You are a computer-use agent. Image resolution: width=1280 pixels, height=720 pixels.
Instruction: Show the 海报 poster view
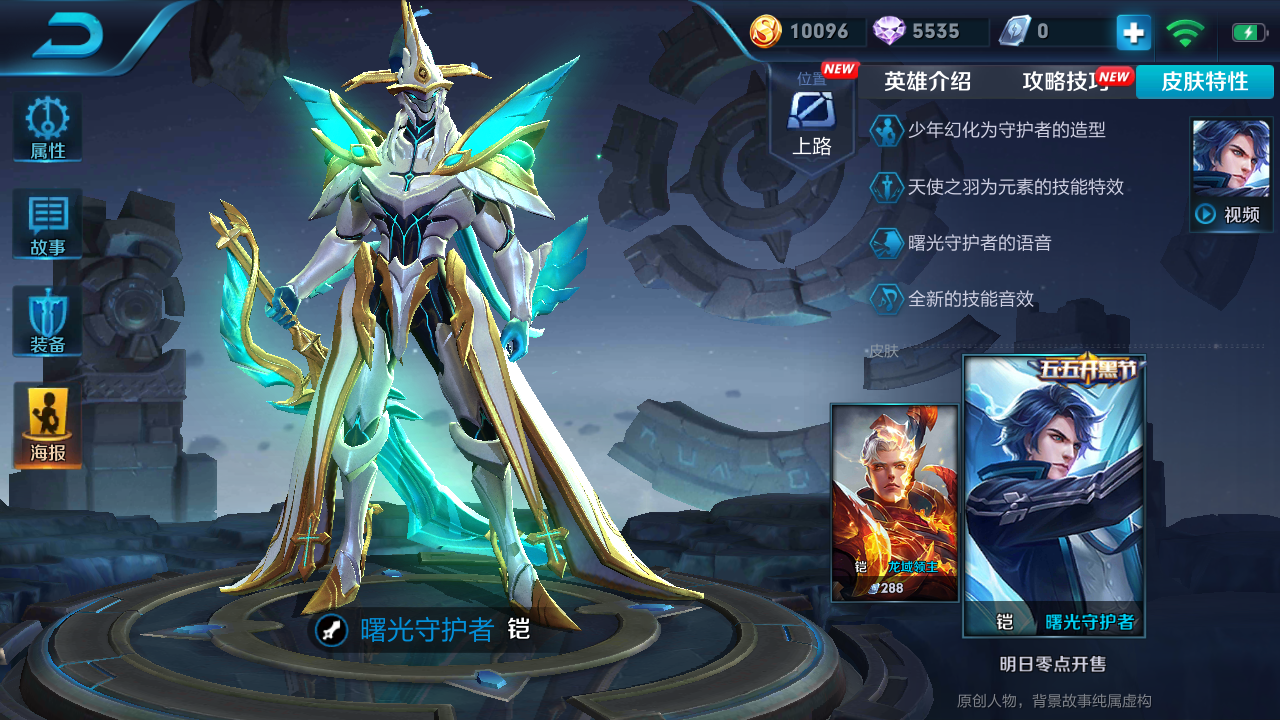[47, 426]
